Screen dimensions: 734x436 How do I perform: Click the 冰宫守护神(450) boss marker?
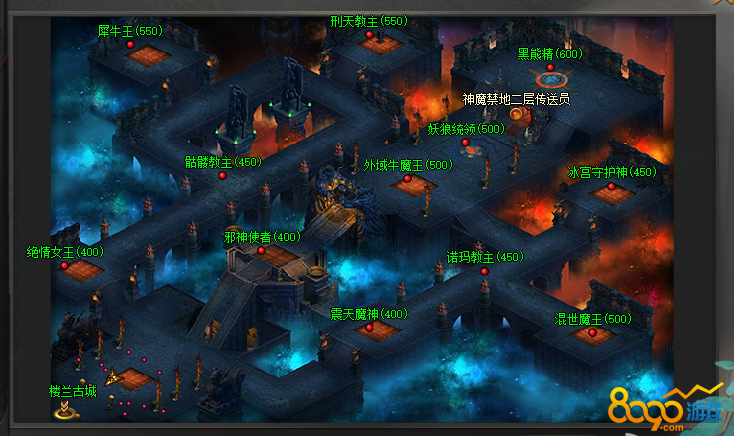[612, 186]
